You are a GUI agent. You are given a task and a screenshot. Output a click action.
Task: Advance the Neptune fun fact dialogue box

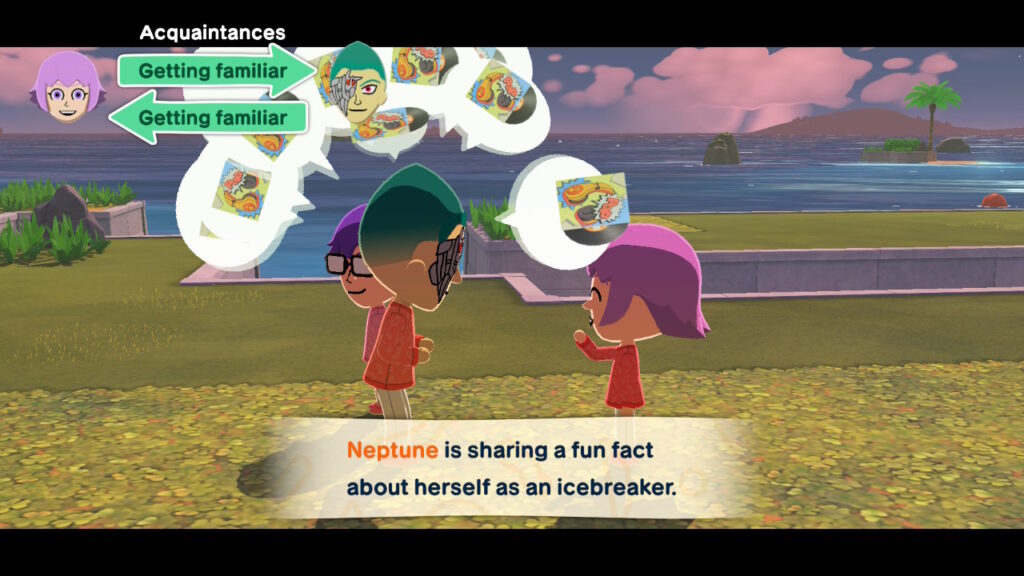tap(511, 469)
